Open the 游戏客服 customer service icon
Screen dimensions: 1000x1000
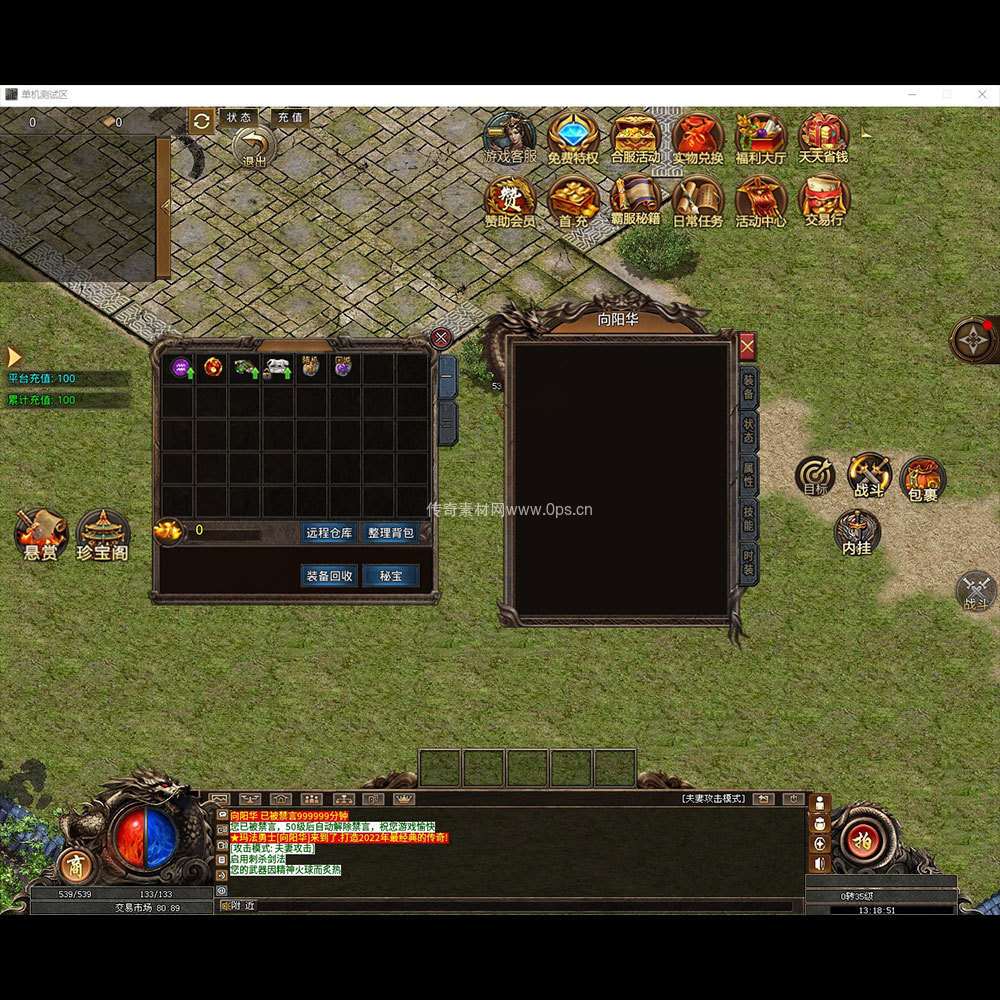coord(510,136)
